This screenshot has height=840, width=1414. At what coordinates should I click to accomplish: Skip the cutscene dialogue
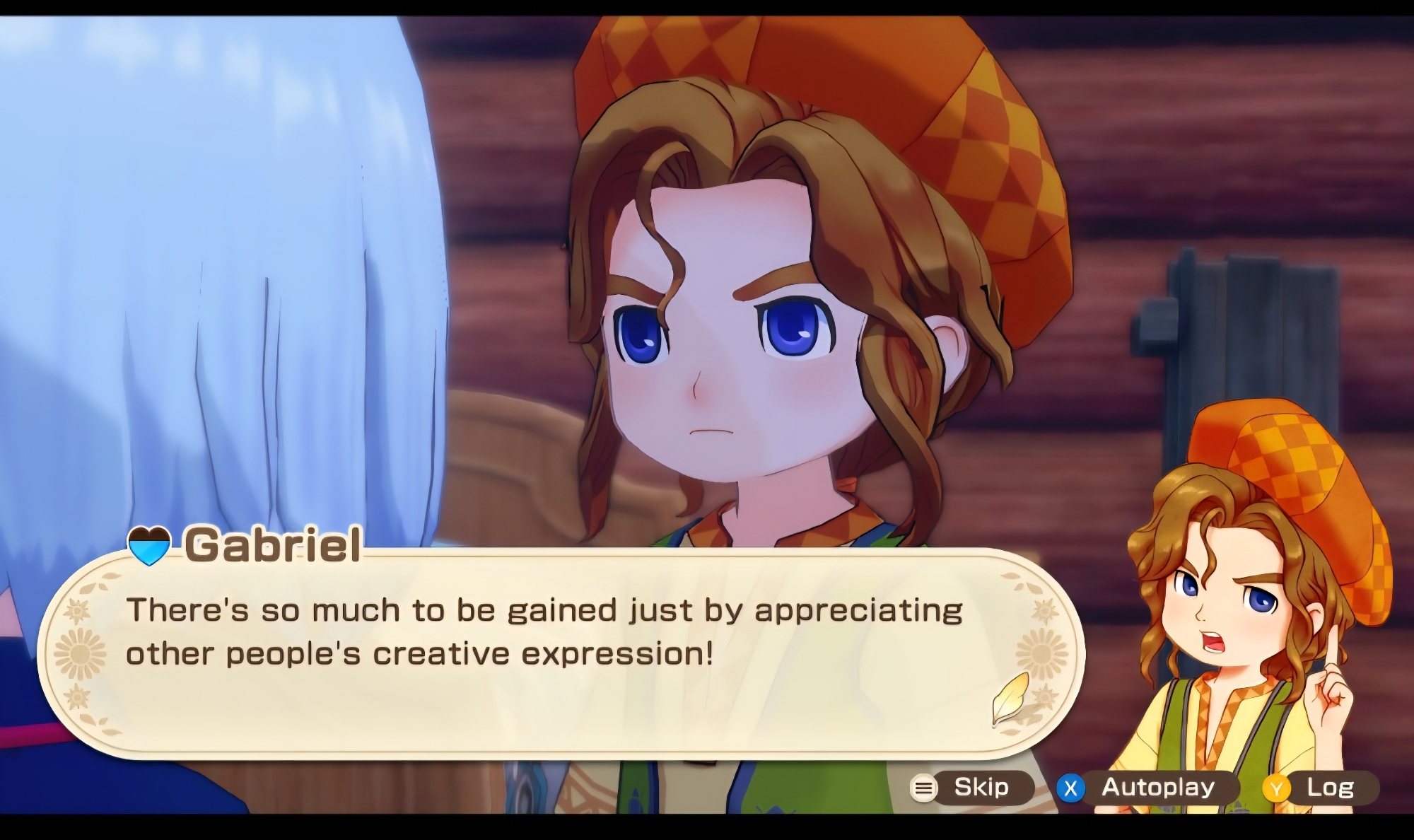(x=970, y=788)
